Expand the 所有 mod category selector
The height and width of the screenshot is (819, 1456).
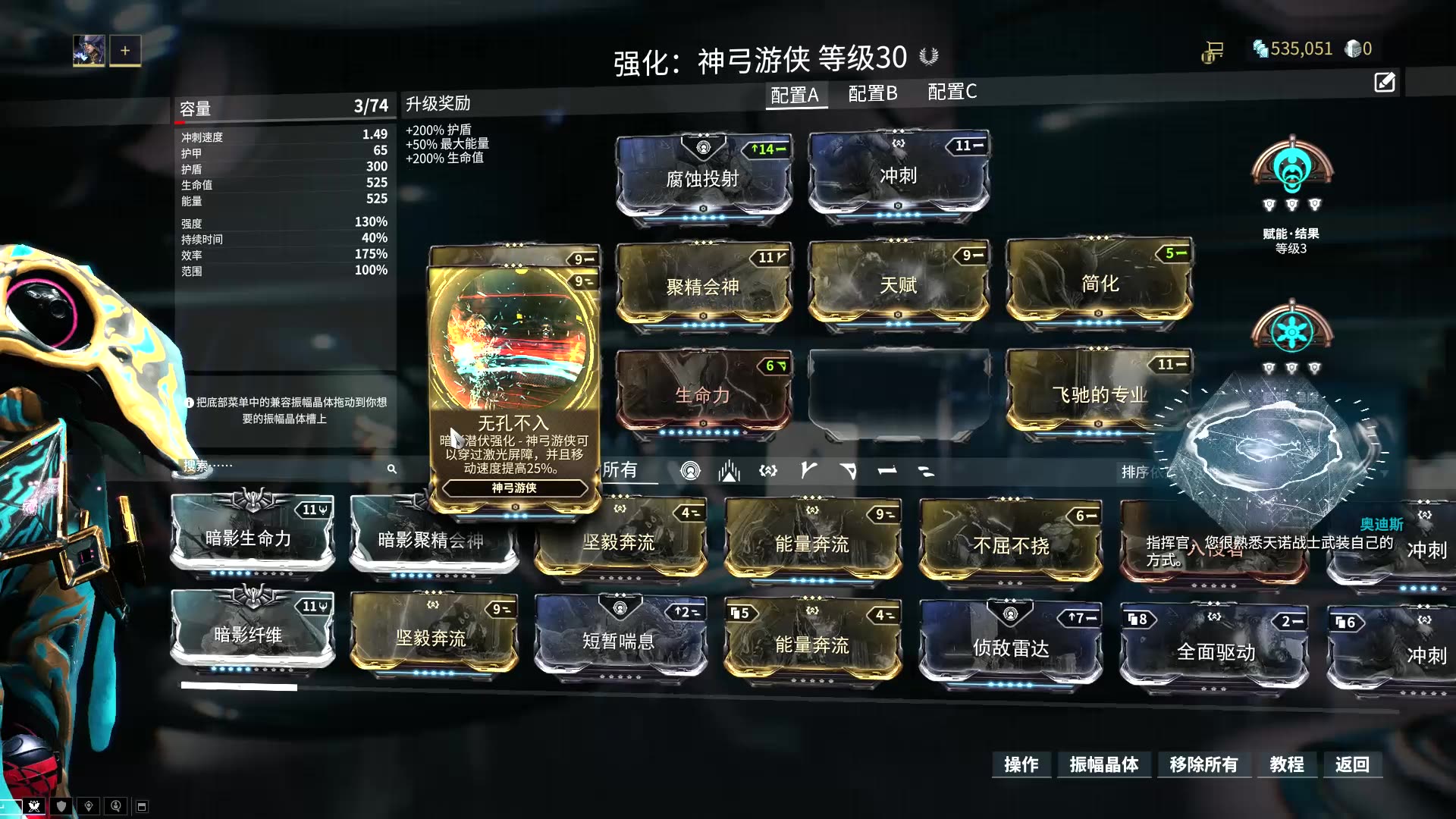(622, 471)
